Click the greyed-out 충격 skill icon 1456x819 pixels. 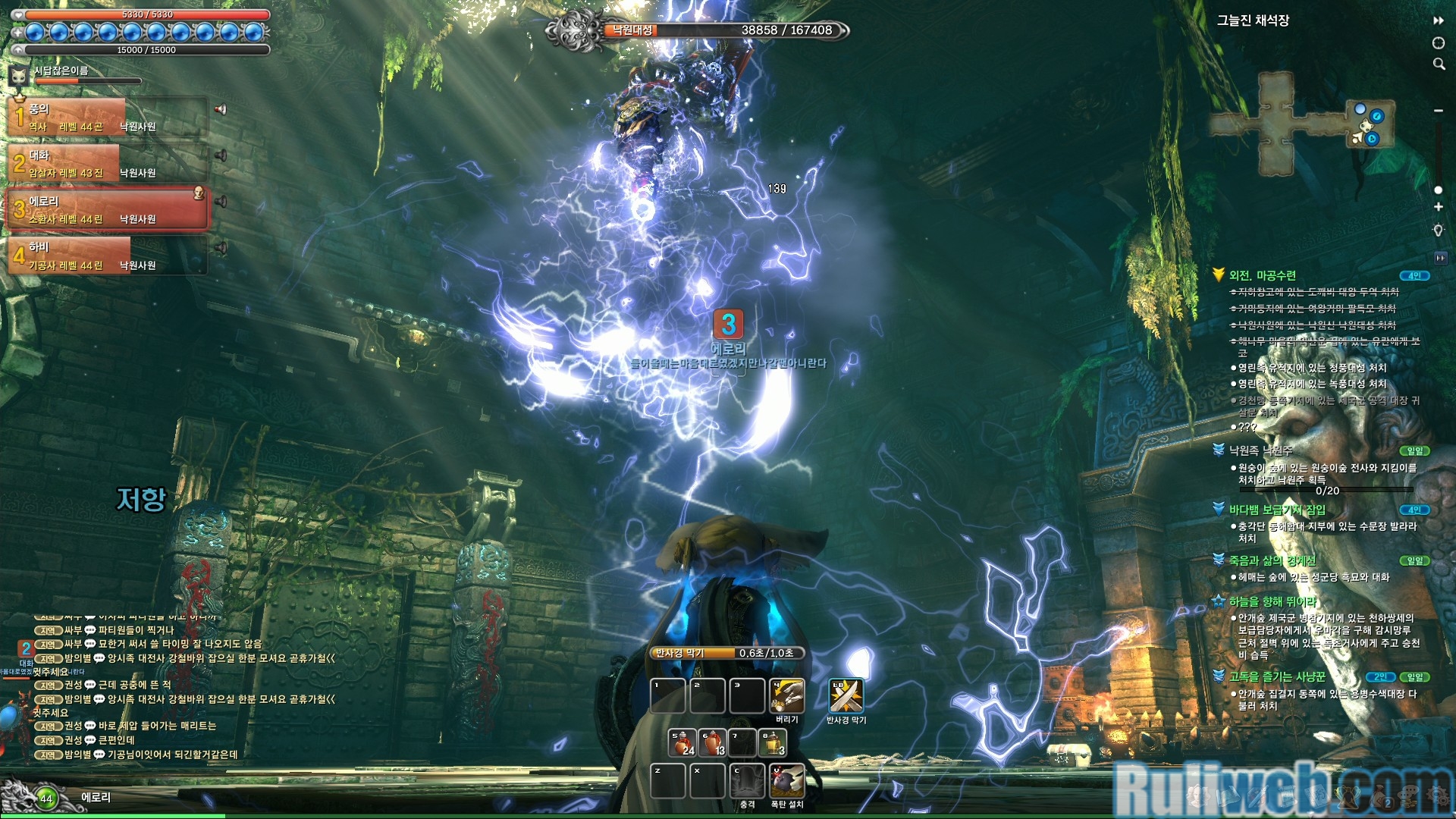(747, 781)
